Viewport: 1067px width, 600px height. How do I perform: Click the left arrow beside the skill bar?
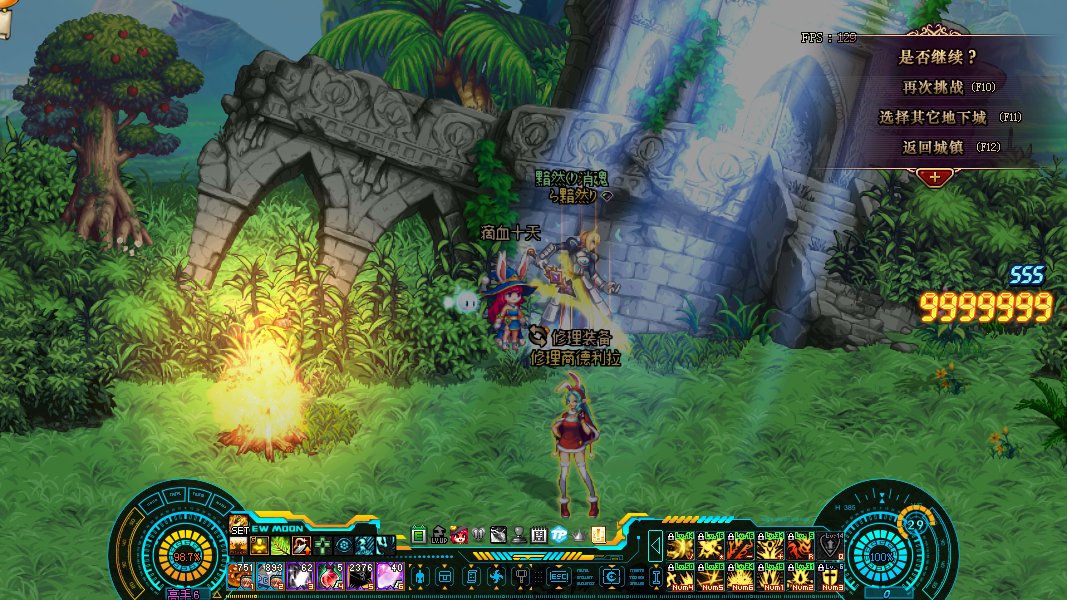click(655, 546)
